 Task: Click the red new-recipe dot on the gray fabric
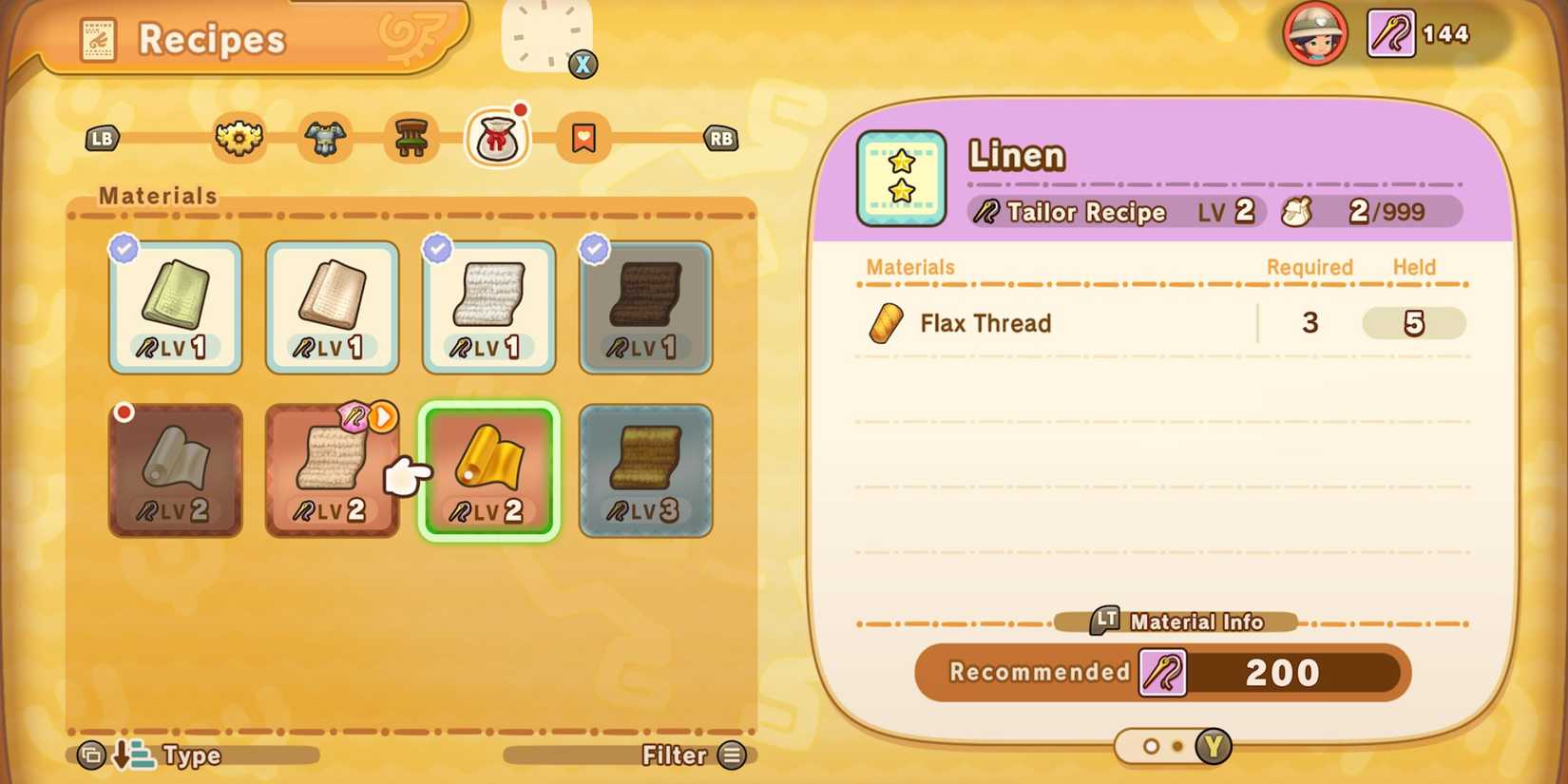pyautogui.click(x=124, y=411)
